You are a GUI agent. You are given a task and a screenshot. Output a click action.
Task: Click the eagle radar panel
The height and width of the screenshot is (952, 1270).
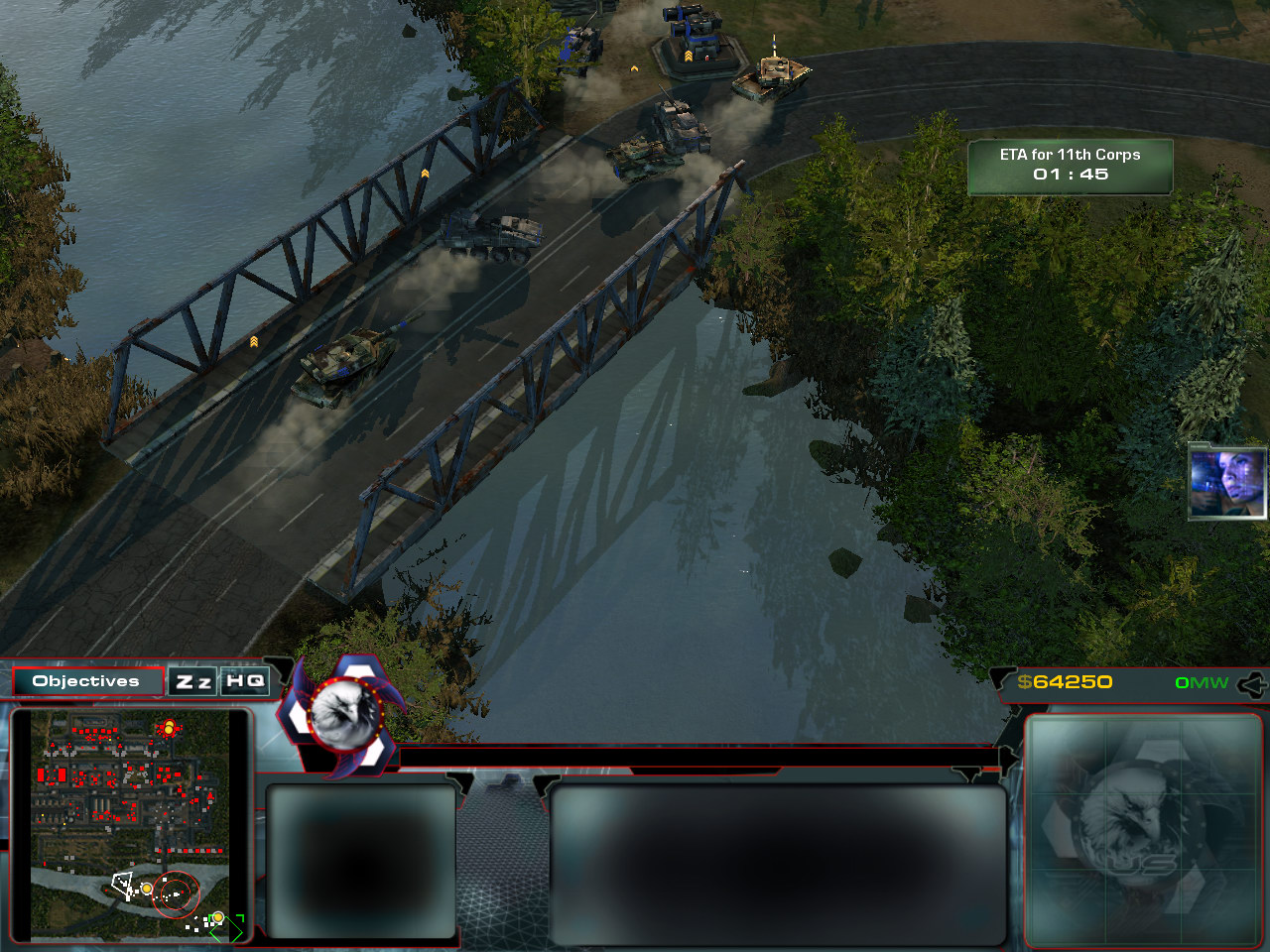click(1142, 829)
